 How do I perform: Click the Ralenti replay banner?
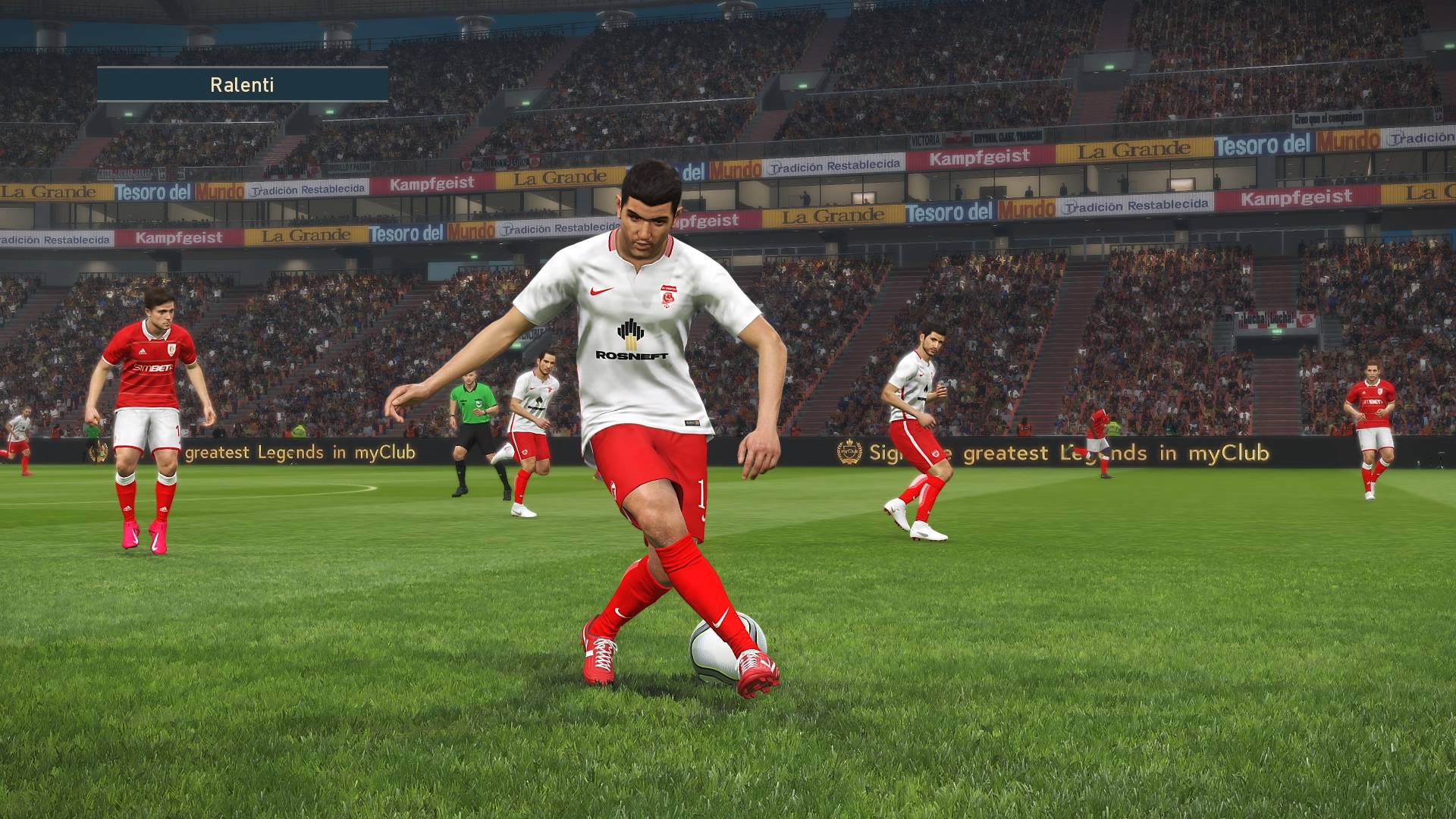click(243, 84)
